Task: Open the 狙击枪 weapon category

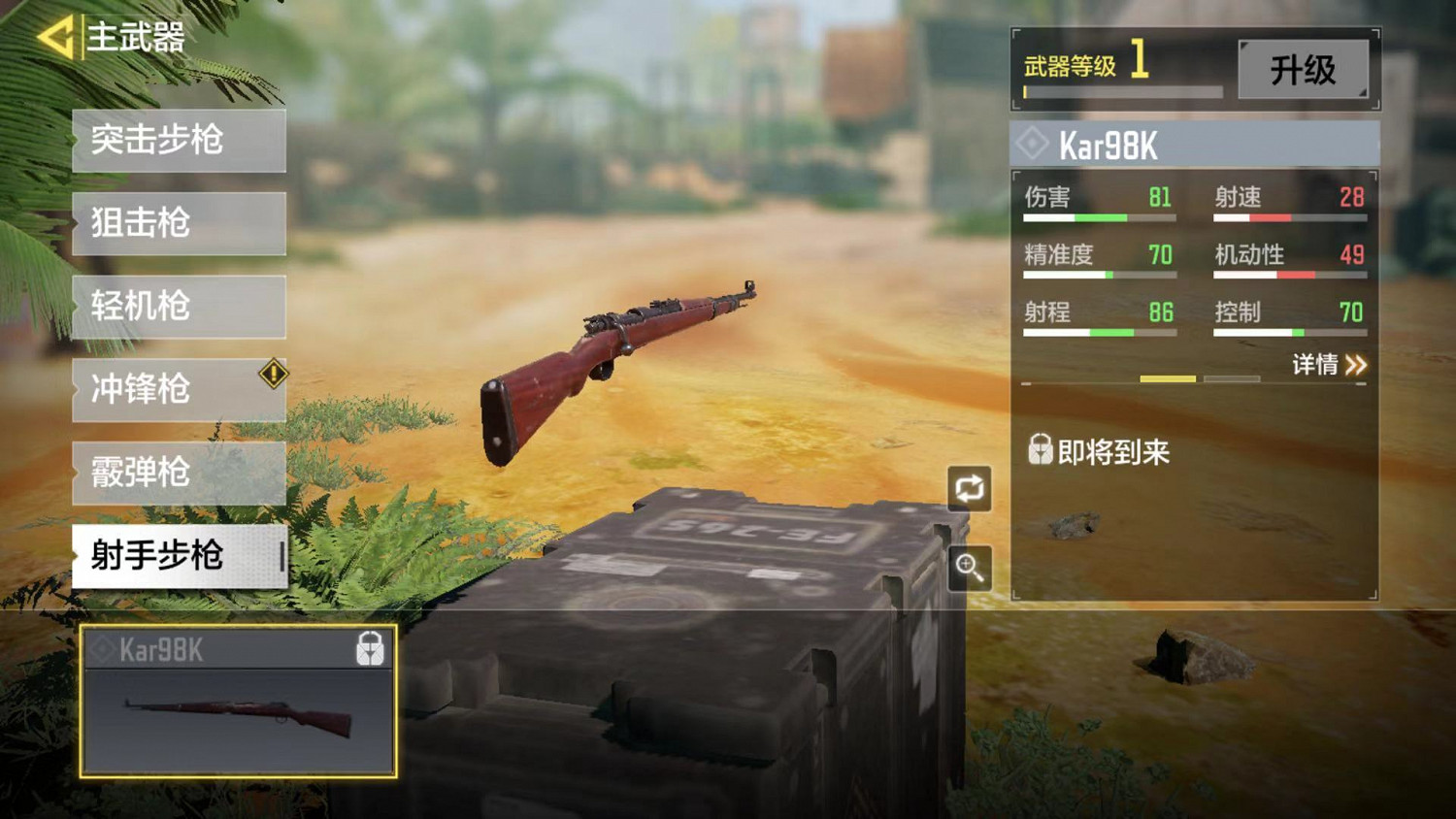Action: pyautogui.click(x=179, y=222)
